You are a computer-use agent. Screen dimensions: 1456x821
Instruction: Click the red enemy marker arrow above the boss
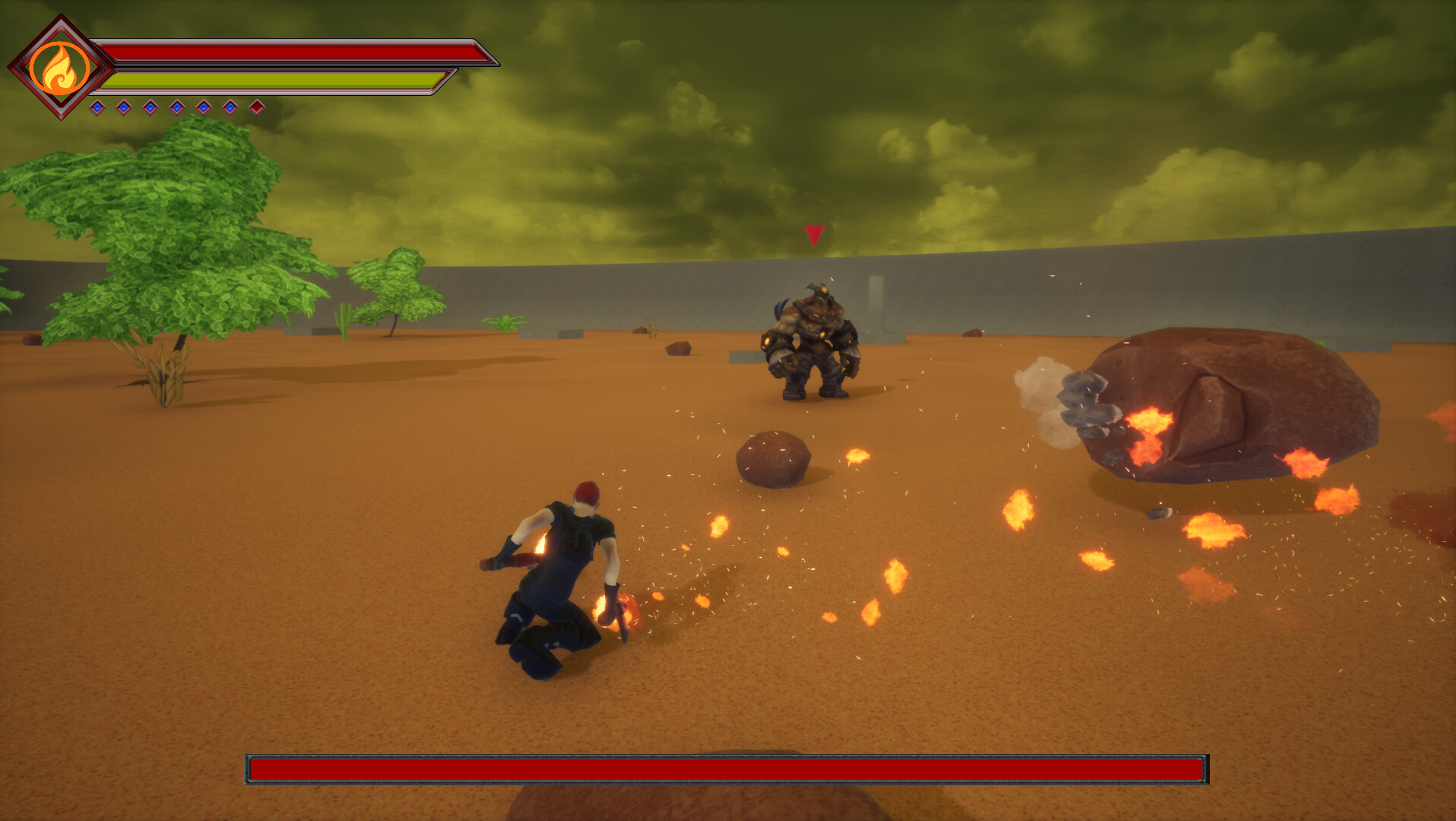click(815, 236)
